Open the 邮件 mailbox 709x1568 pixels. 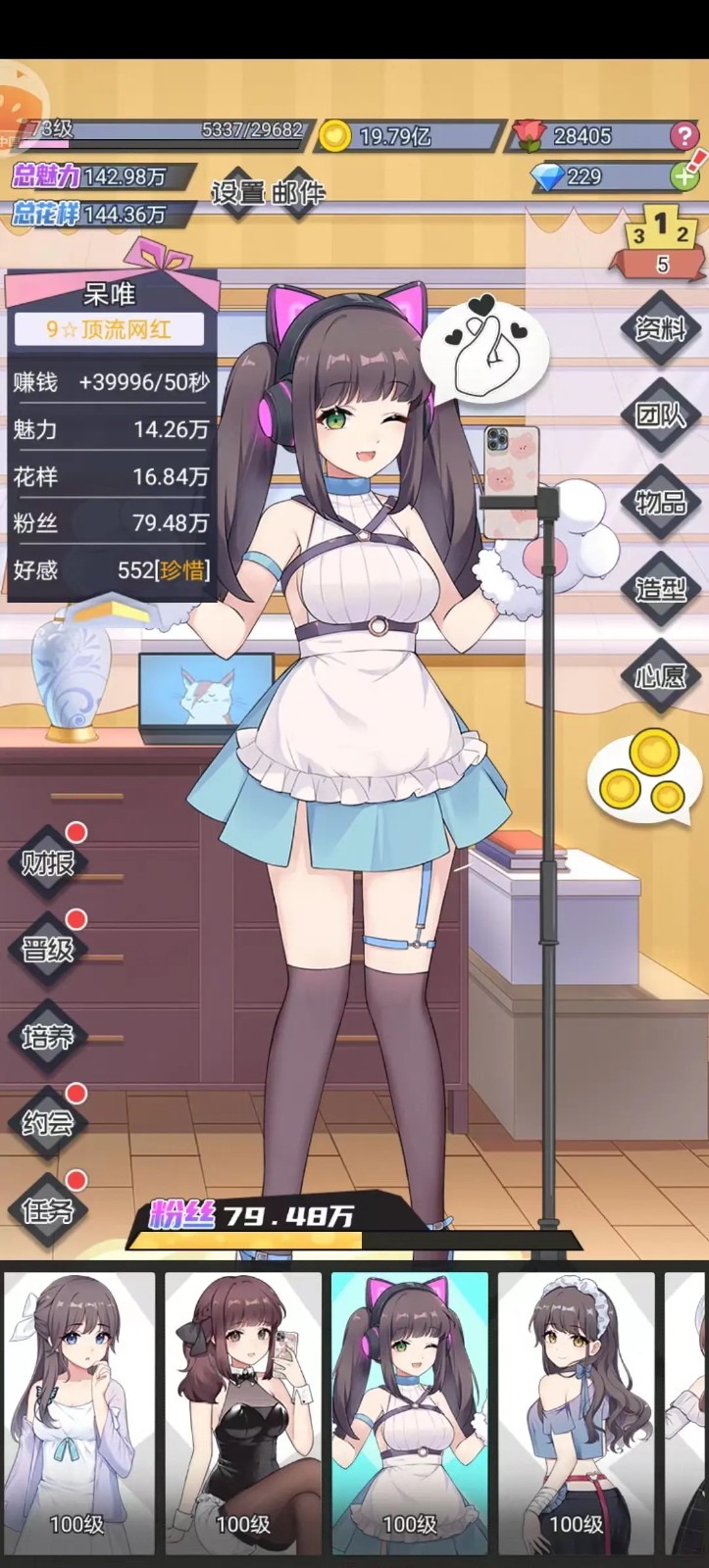click(x=298, y=192)
